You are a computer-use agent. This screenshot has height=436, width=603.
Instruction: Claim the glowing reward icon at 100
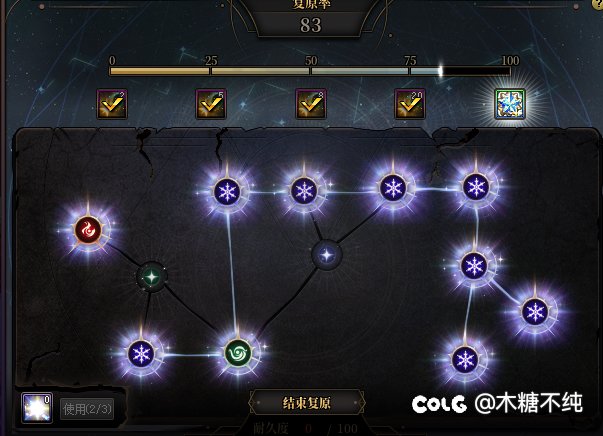[x=510, y=104]
